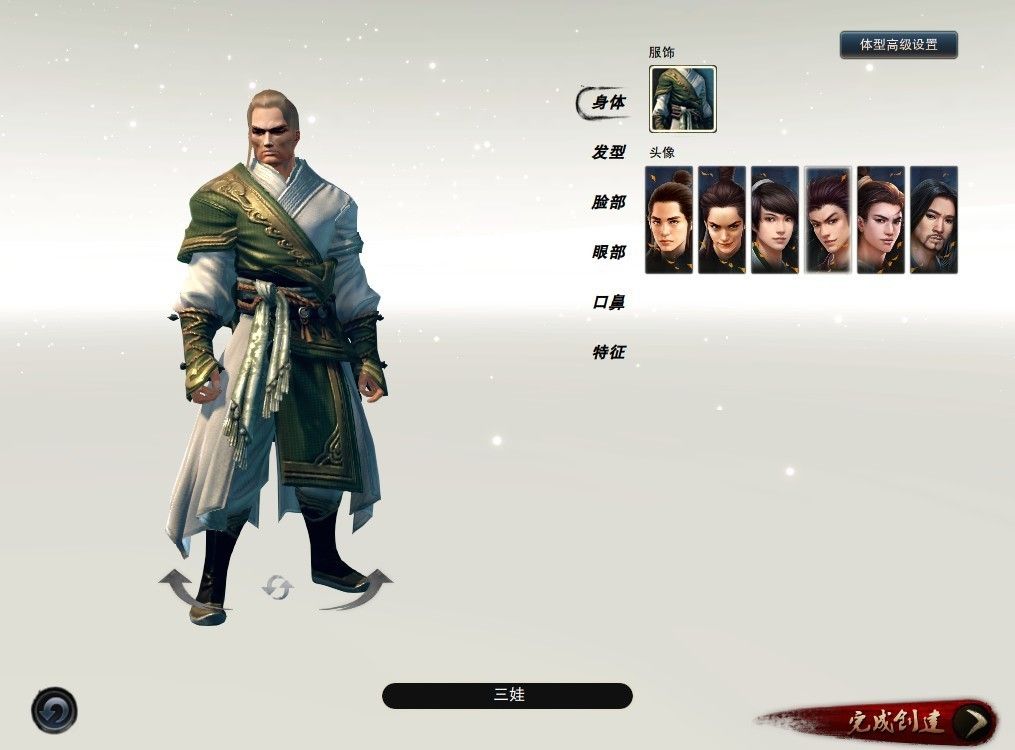Switch to the 口鼻 mouth and nose tab
Image resolution: width=1015 pixels, height=750 pixels.
pos(608,302)
